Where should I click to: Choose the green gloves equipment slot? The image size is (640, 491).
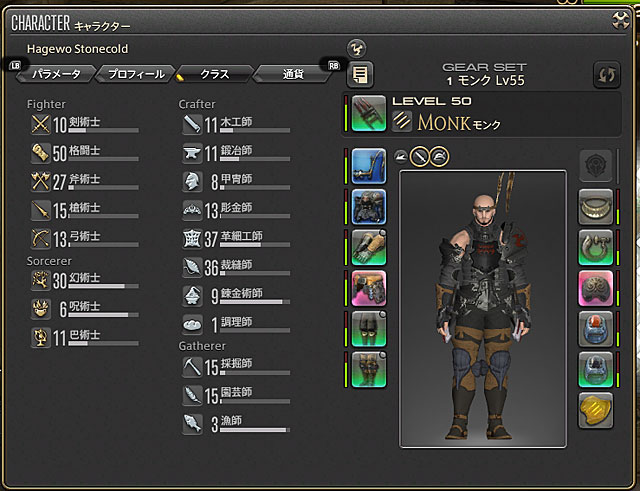369,245
